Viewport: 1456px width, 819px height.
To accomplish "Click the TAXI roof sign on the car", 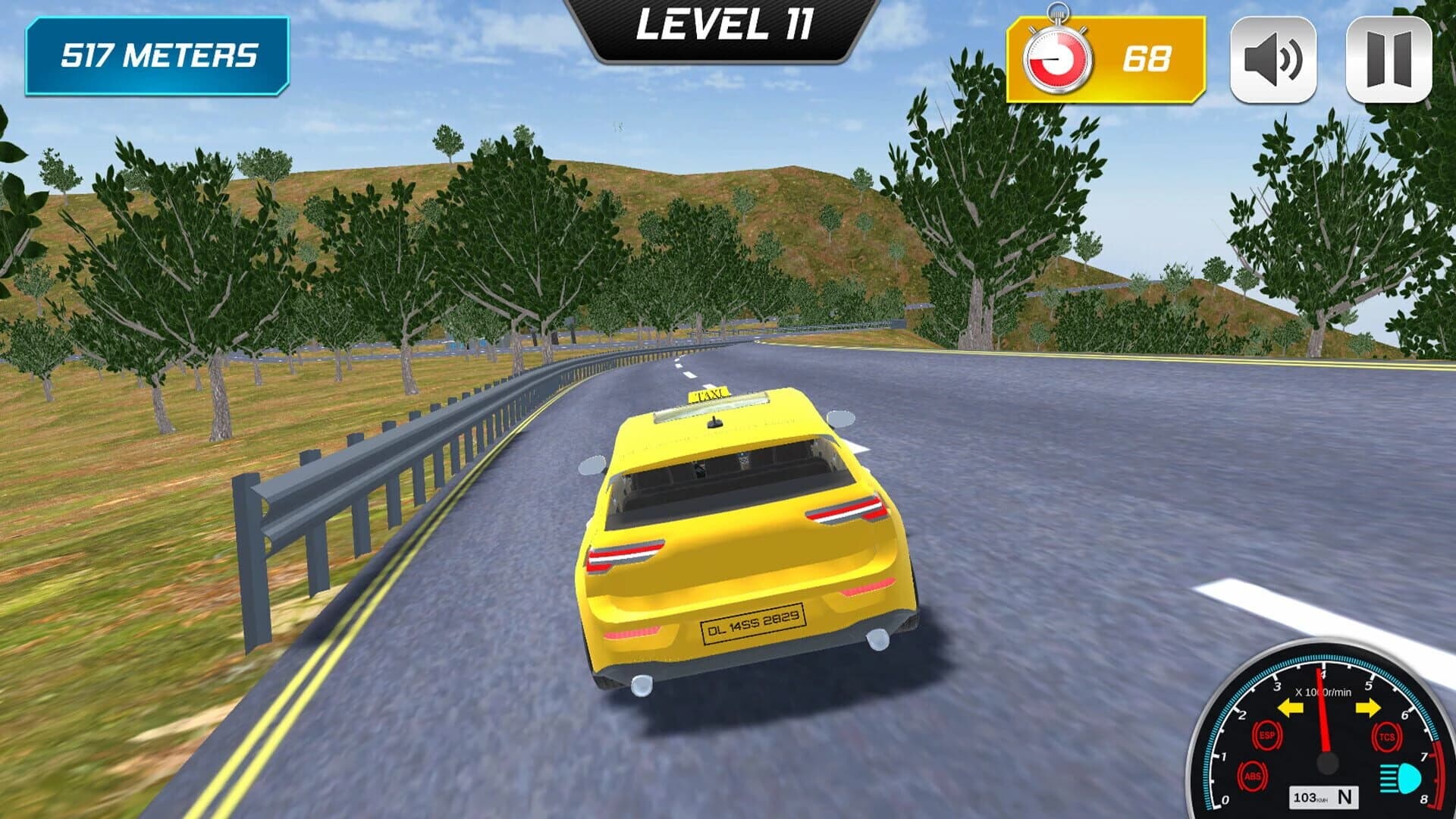I will pos(711,394).
